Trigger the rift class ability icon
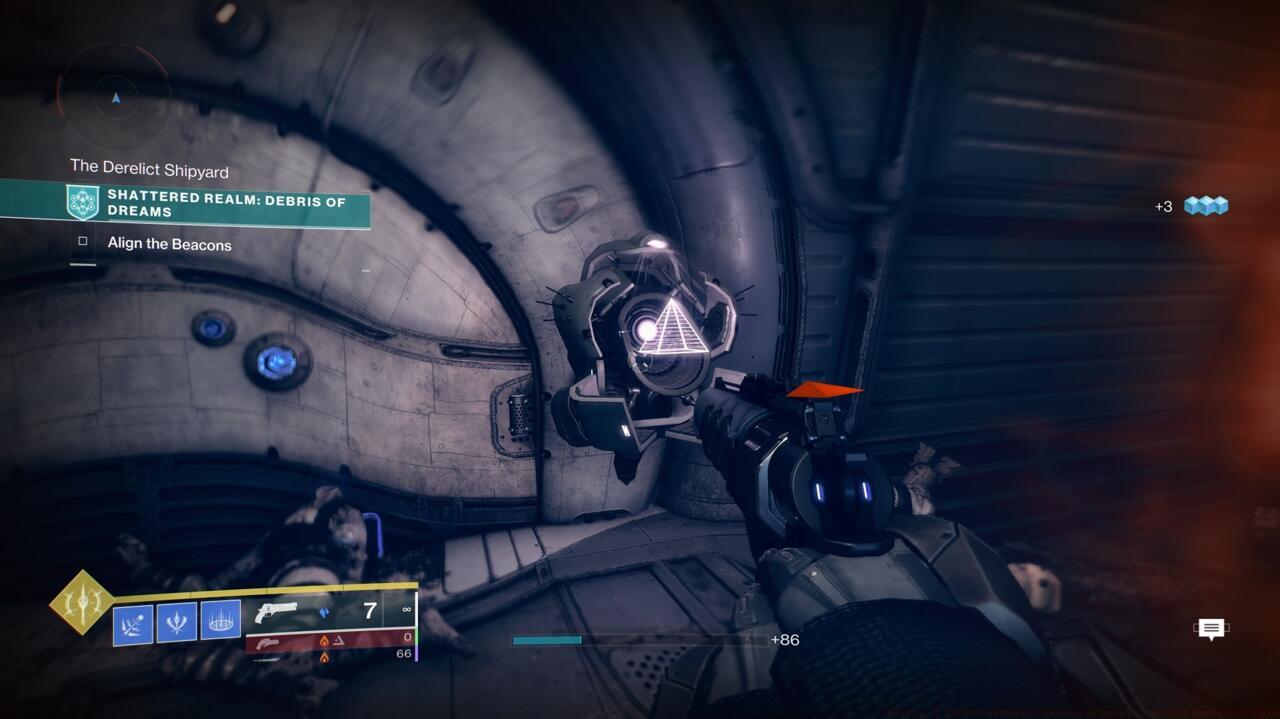The width and height of the screenshot is (1280, 719). tap(221, 622)
